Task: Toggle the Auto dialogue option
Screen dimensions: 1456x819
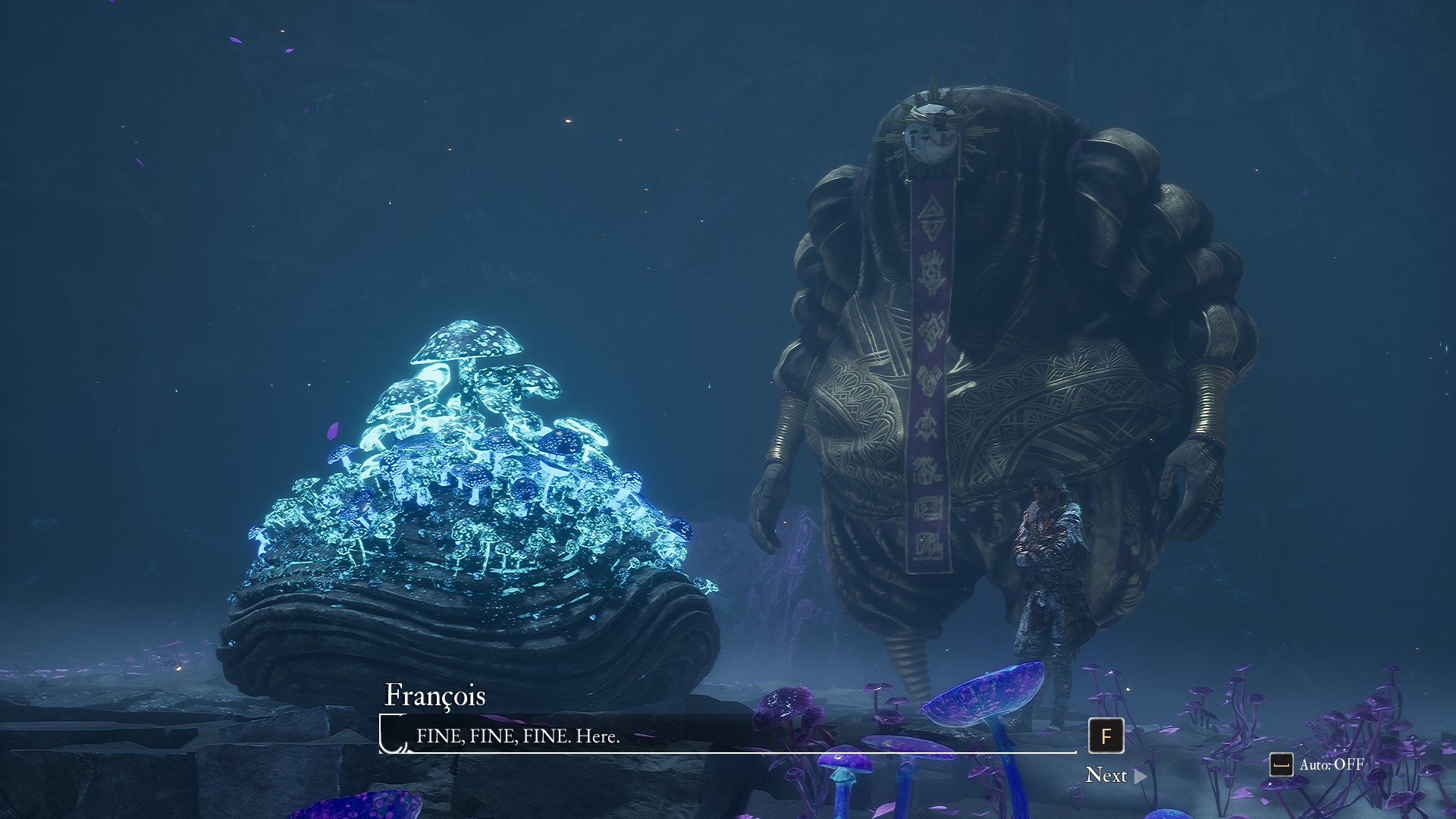Action: [x=1318, y=764]
